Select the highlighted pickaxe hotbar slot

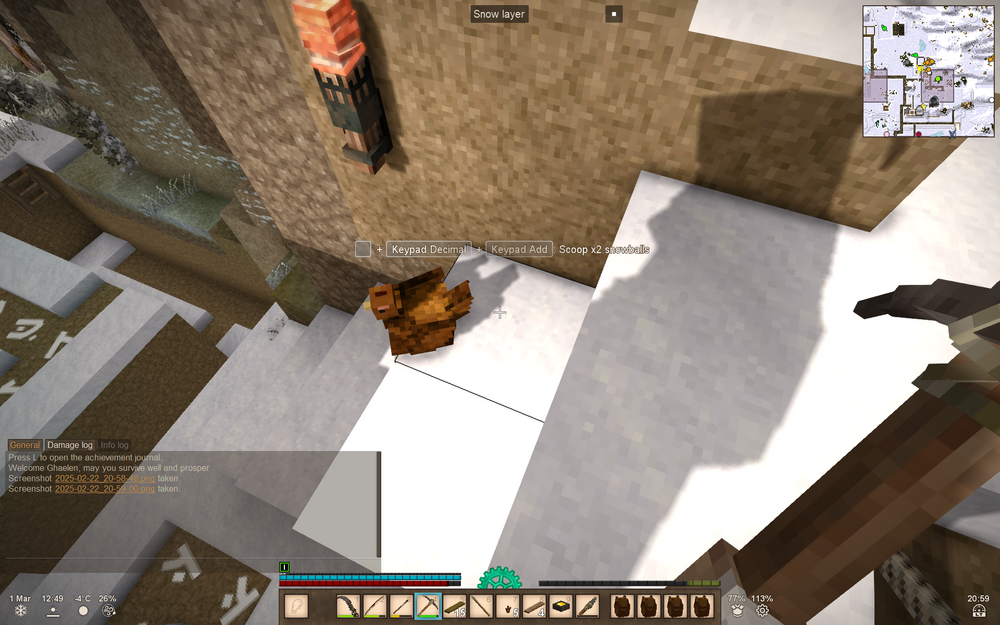[428, 607]
